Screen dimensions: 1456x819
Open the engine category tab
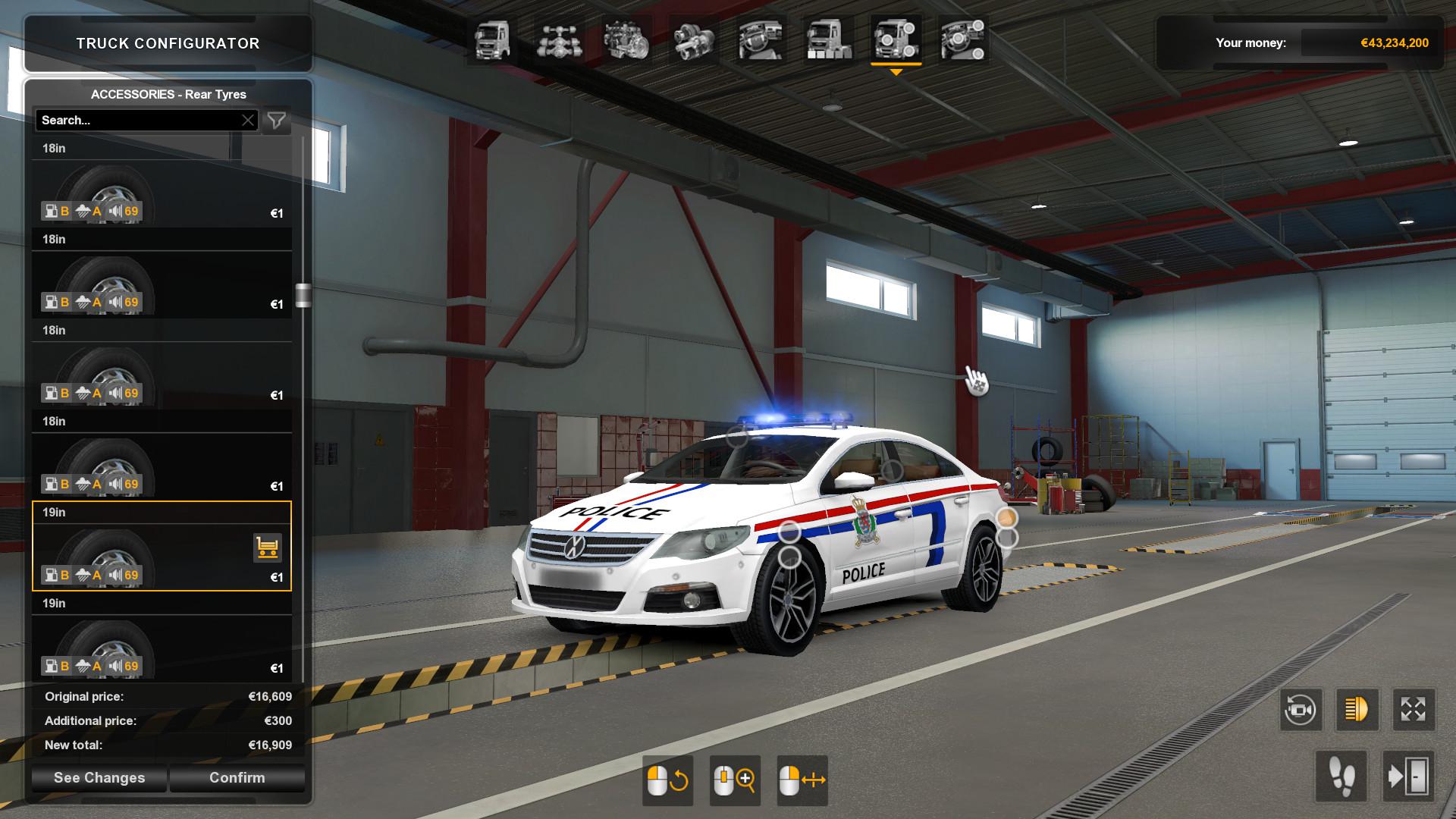click(626, 40)
